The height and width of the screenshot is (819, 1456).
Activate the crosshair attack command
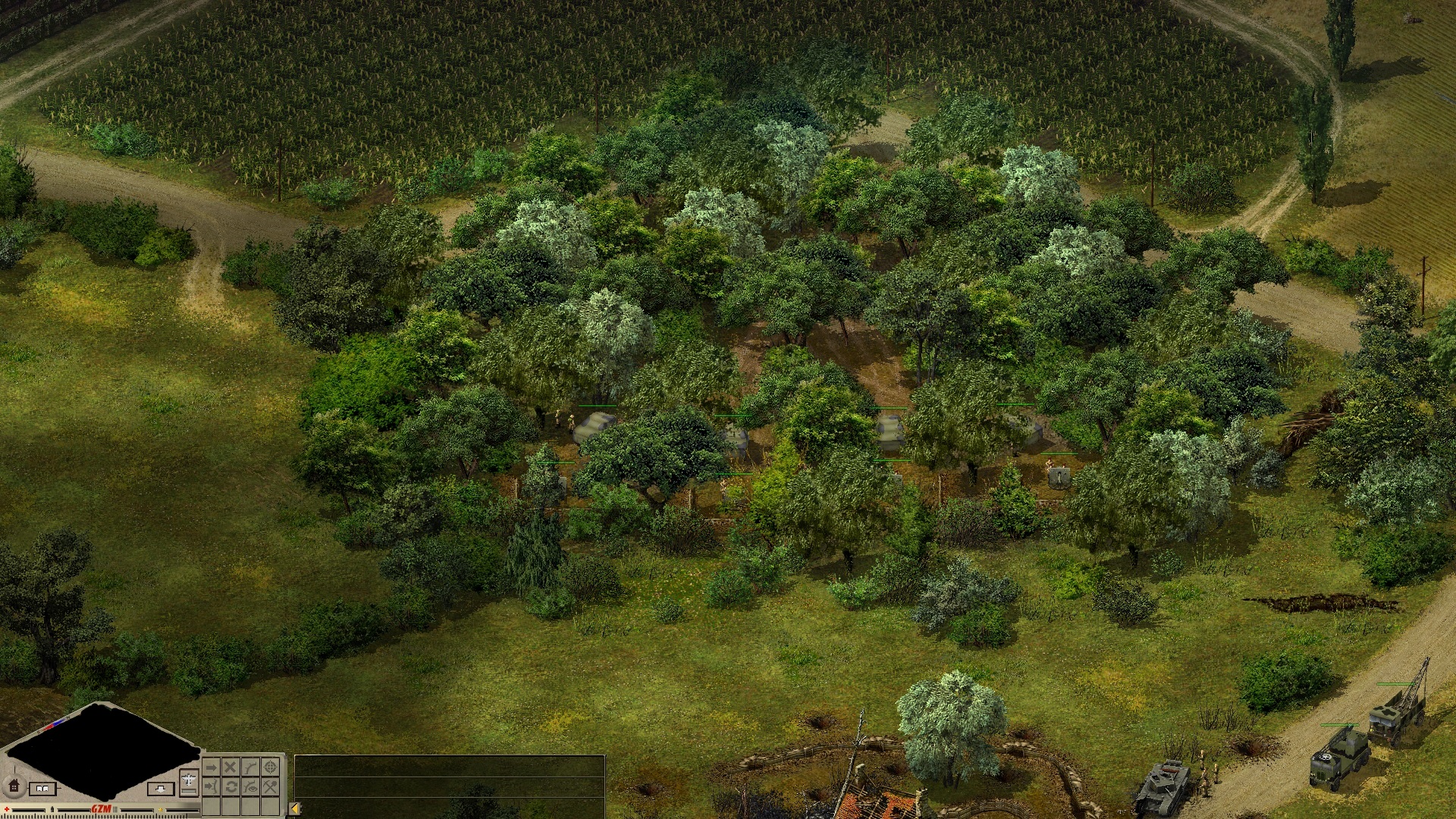pyautogui.click(x=270, y=767)
